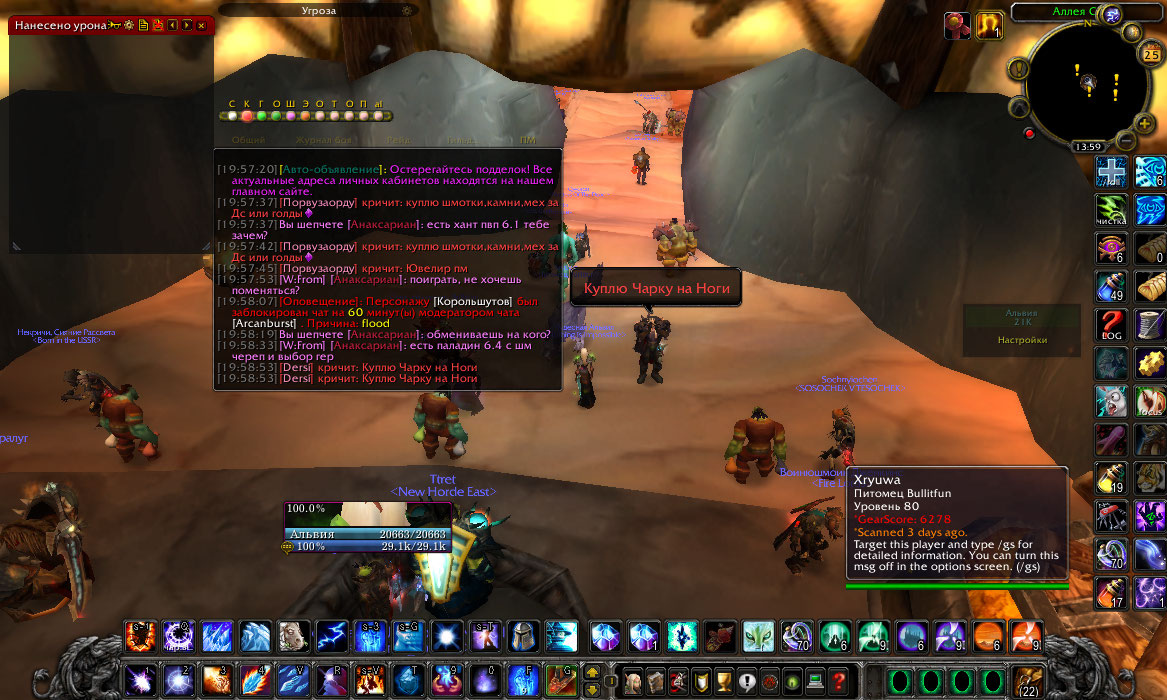This screenshot has height=700, width=1167.
Task: Open the calendar button showing 25
Action: (1150, 55)
